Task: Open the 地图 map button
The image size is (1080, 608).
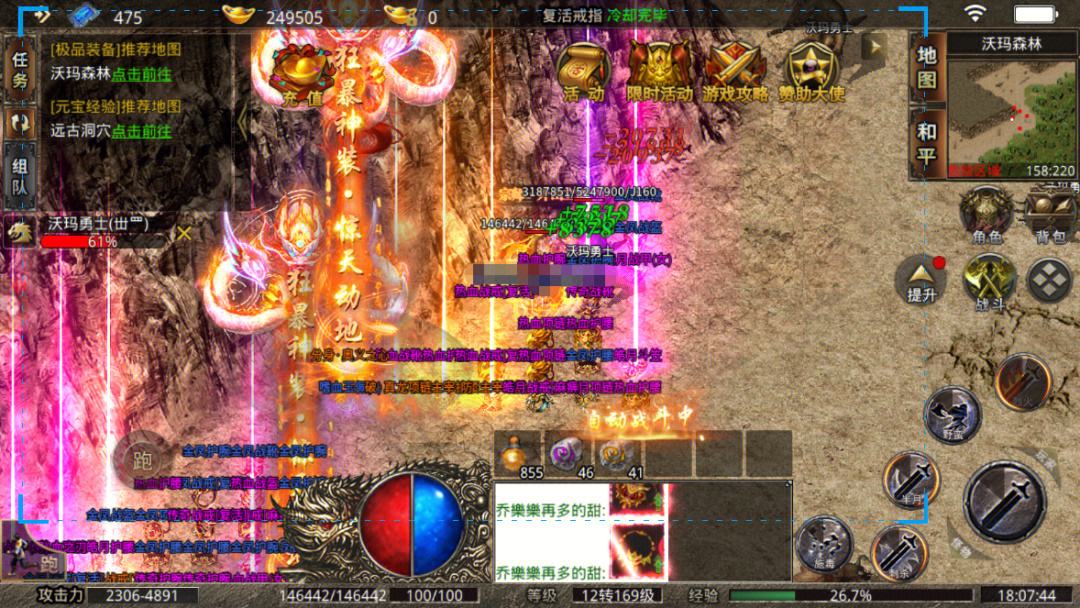Action: tap(927, 67)
